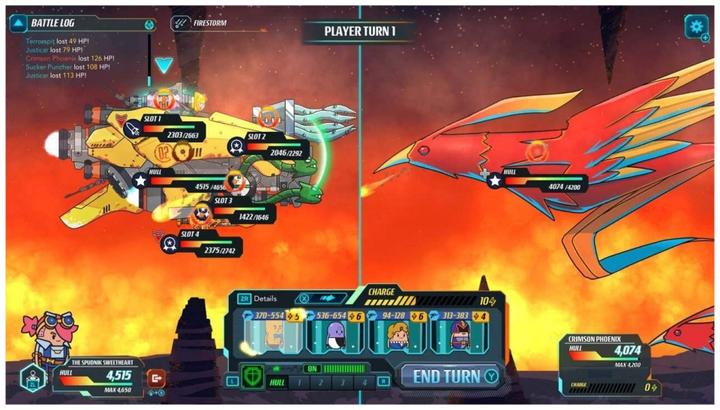Show the Firestorm hazard info
720x410 pixels.
point(180,23)
